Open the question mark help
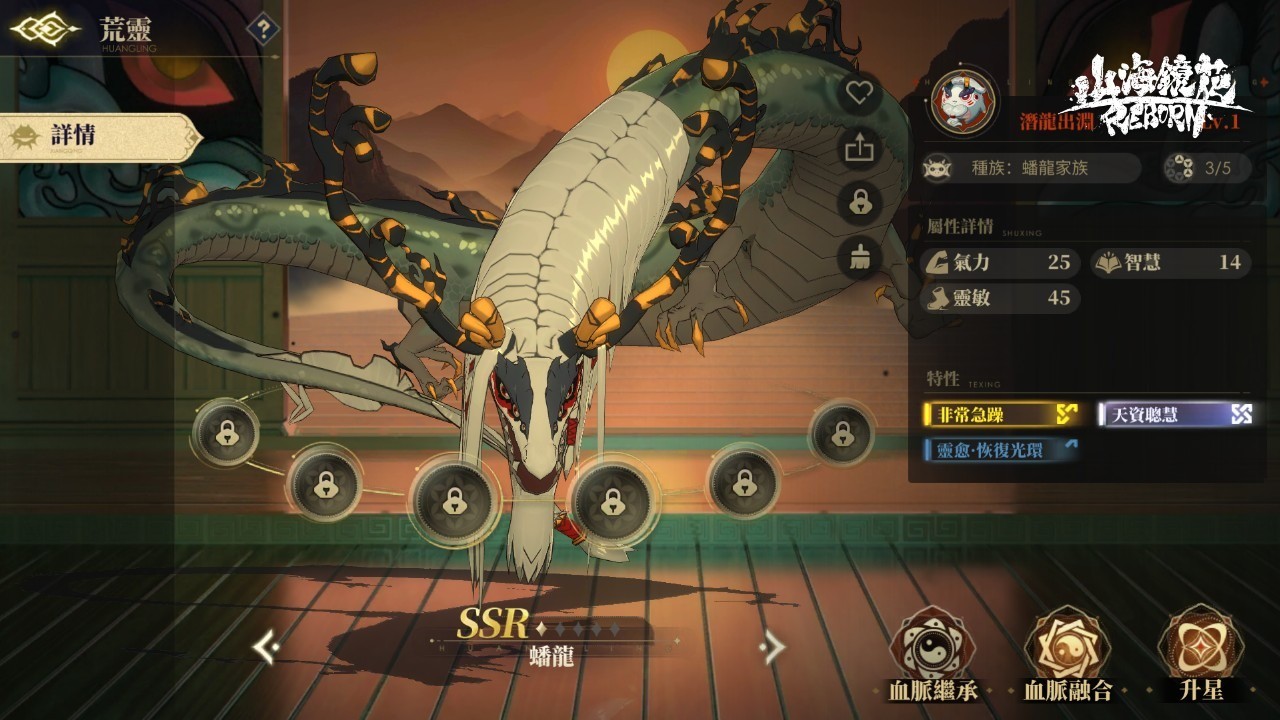Viewport: 1280px width, 720px height. pyautogui.click(x=263, y=29)
